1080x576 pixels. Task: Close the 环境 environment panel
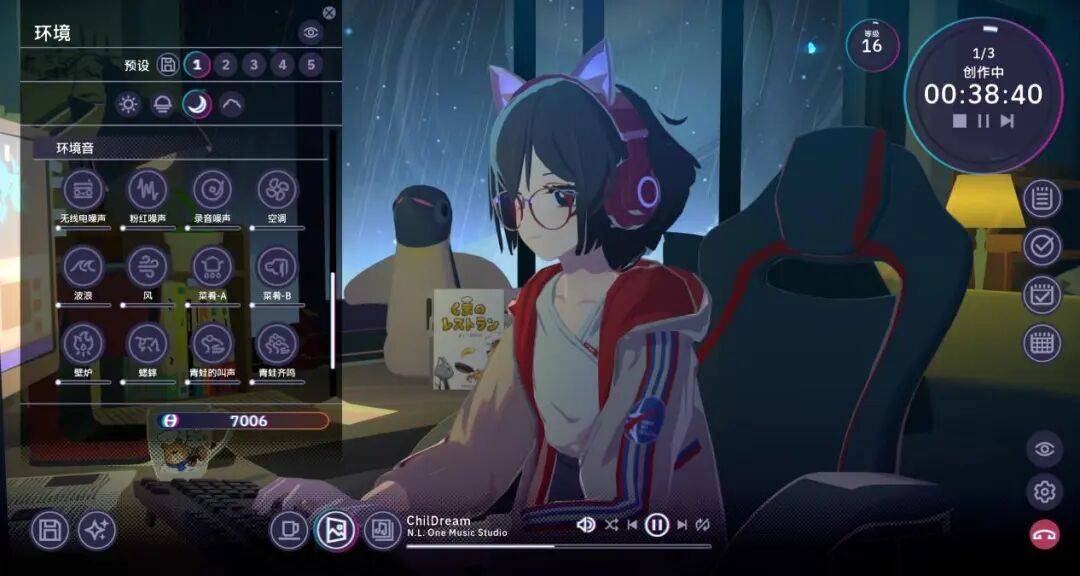point(329,13)
